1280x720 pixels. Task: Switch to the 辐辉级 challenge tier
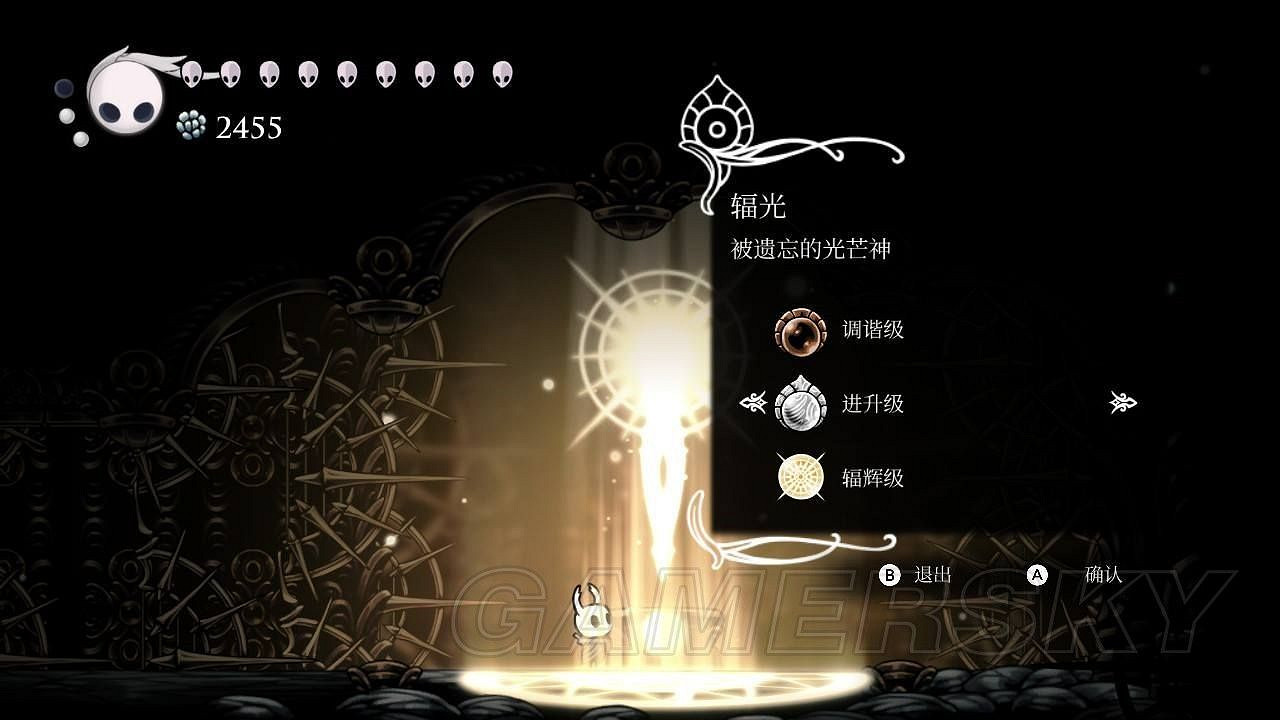[x=872, y=478]
